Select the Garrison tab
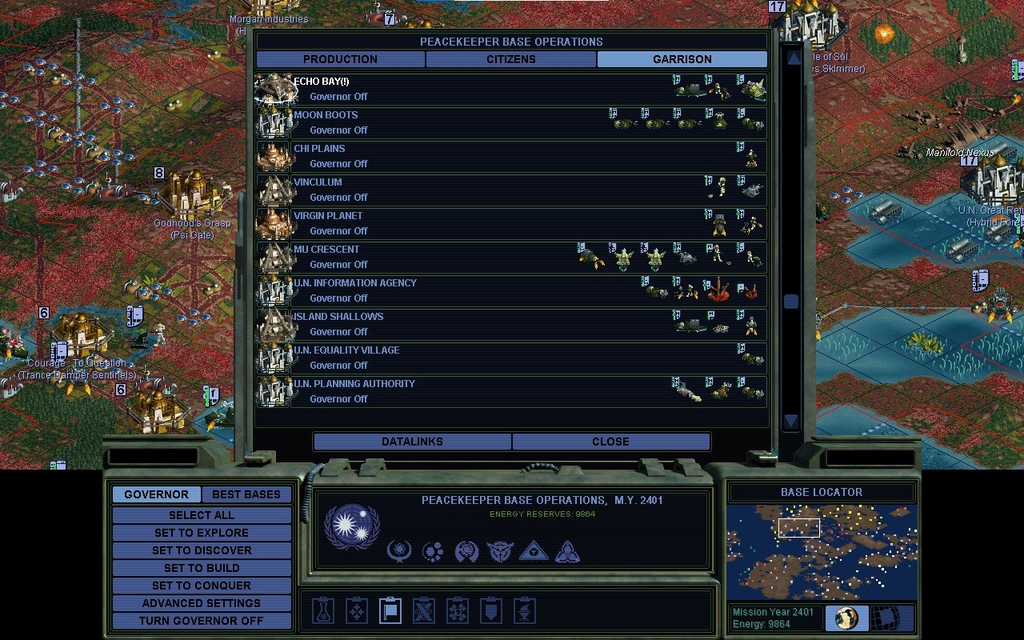Viewport: 1024px width, 640px height. (682, 60)
